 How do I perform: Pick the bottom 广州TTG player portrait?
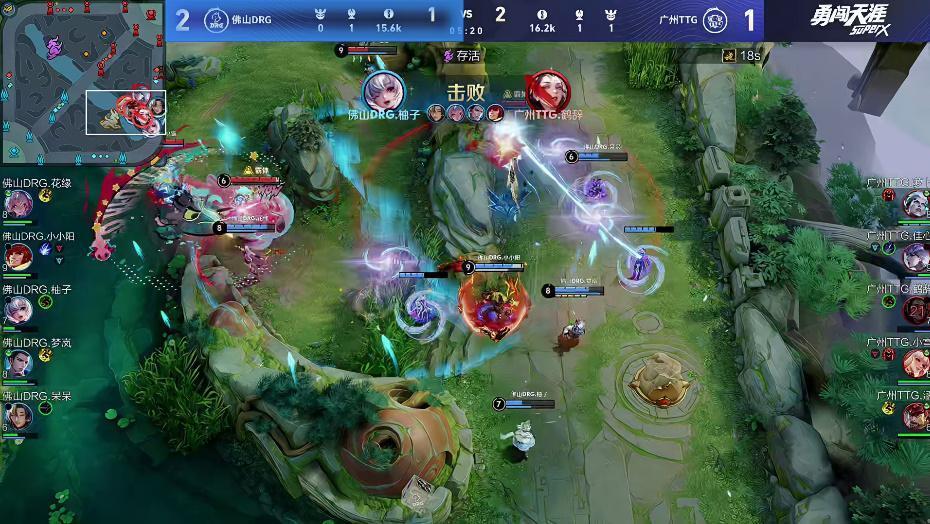click(x=914, y=416)
